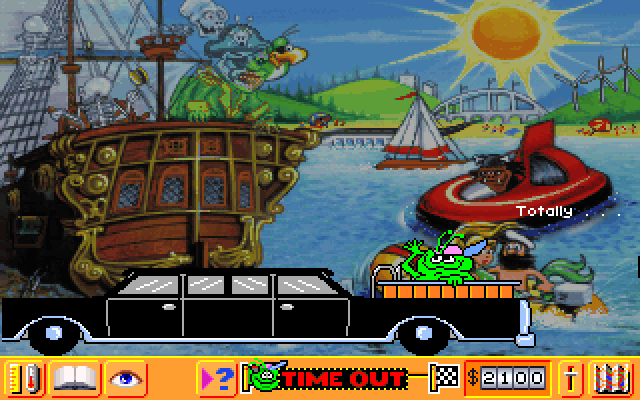
Task: Click the thermometer icon in the toolbar
Action: click(24, 378)
